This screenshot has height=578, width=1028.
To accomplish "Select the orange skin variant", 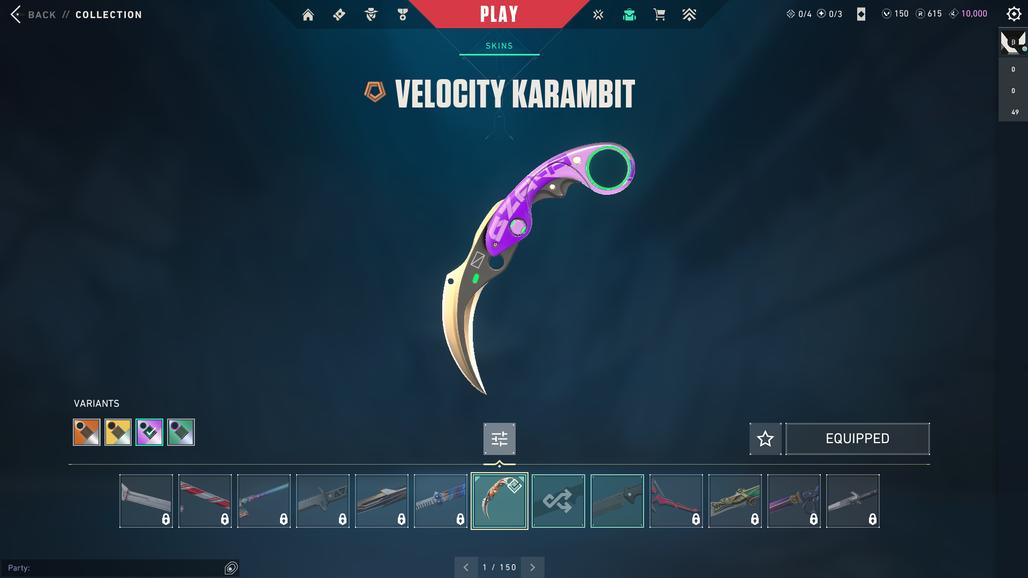I will 87,432.
